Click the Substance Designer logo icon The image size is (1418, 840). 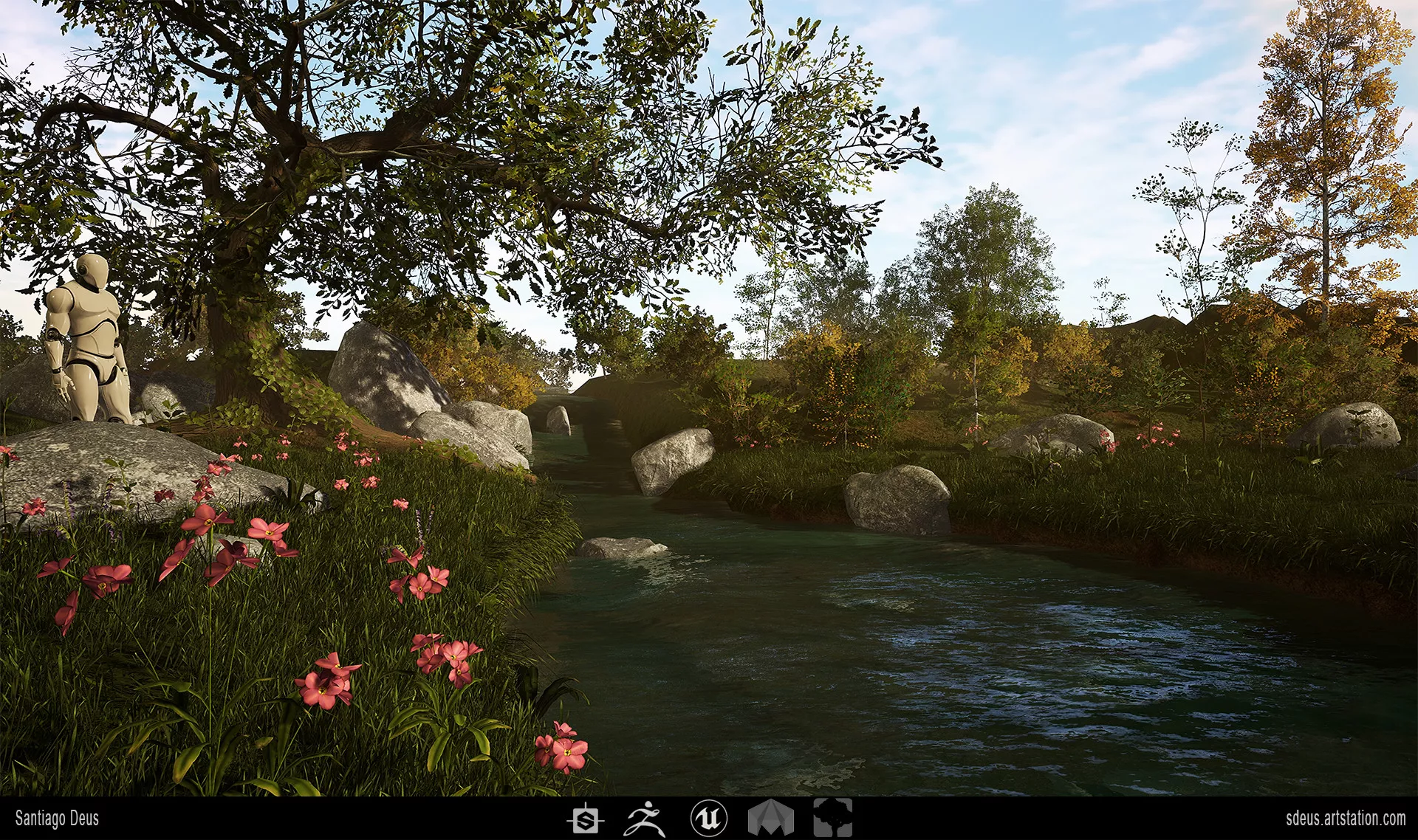(x=586, y=819)
